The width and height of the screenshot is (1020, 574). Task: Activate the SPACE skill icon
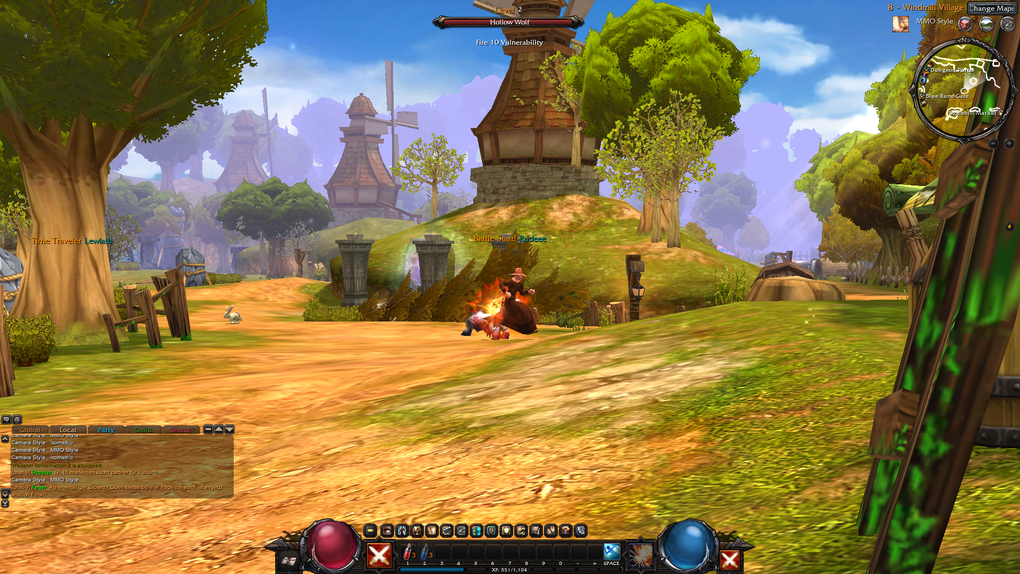pos(611,550)
